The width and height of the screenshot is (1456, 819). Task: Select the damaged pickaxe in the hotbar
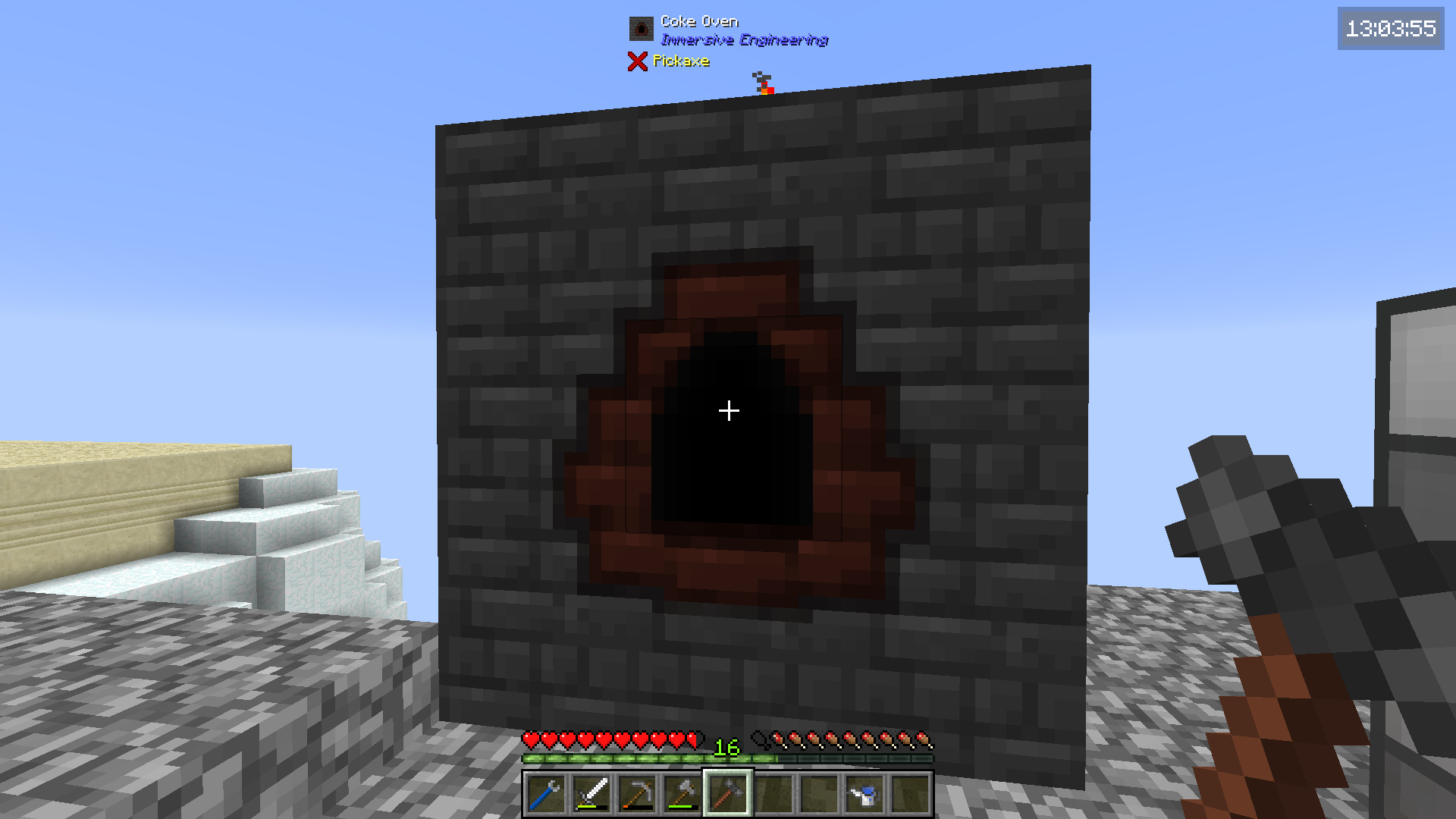click(637, 795)
